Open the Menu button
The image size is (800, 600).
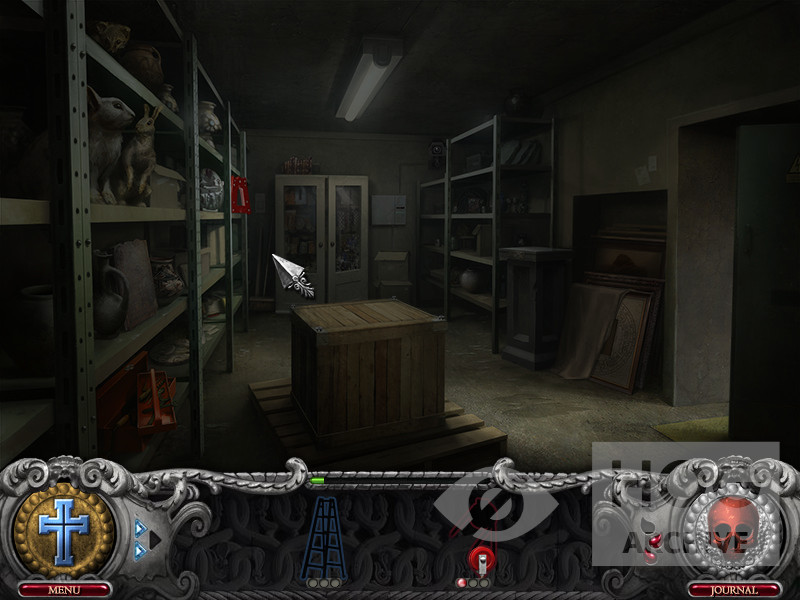coord(63,590)
